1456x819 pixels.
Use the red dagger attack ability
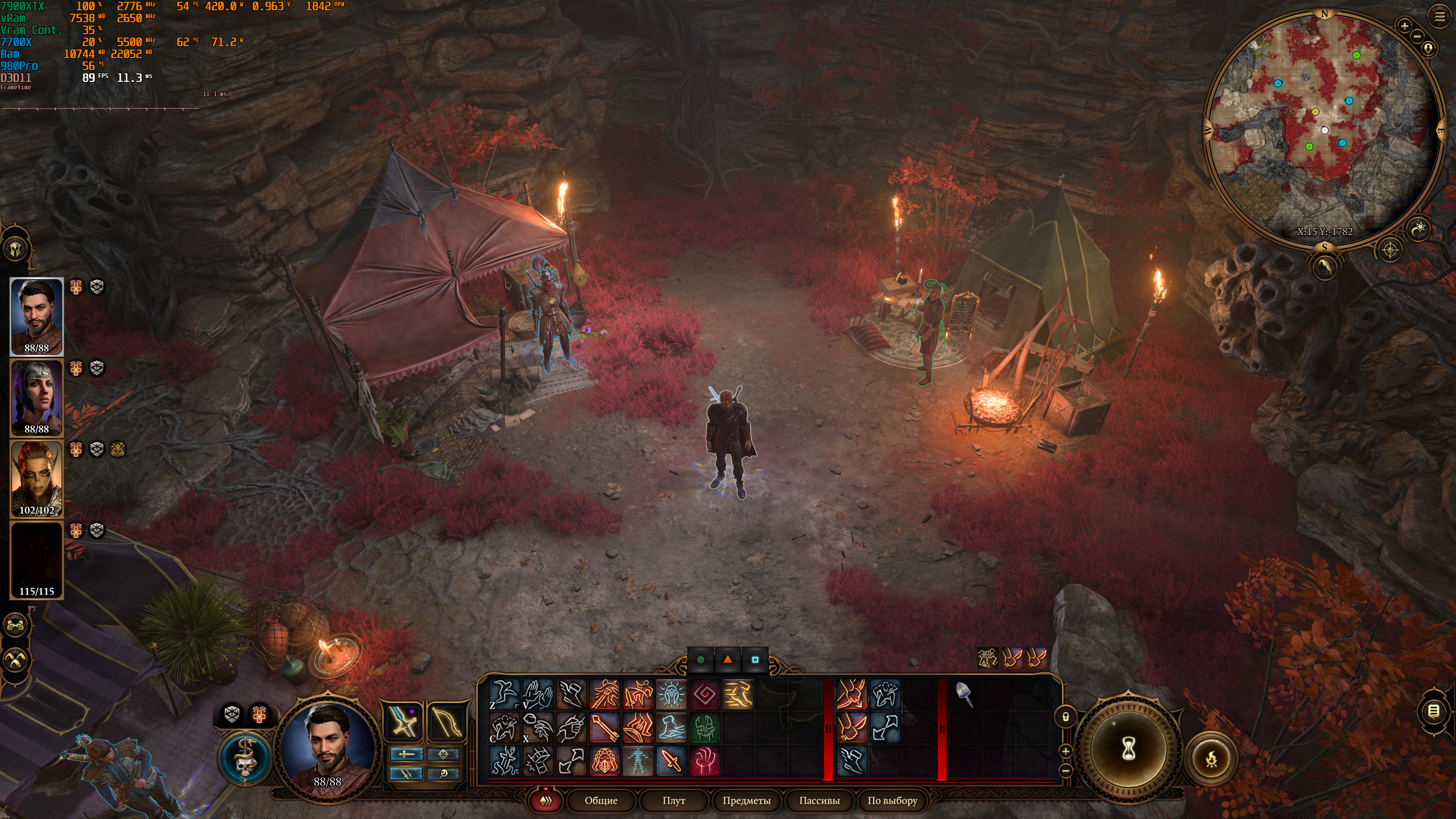pyautogui.click(x=671, y=760)
